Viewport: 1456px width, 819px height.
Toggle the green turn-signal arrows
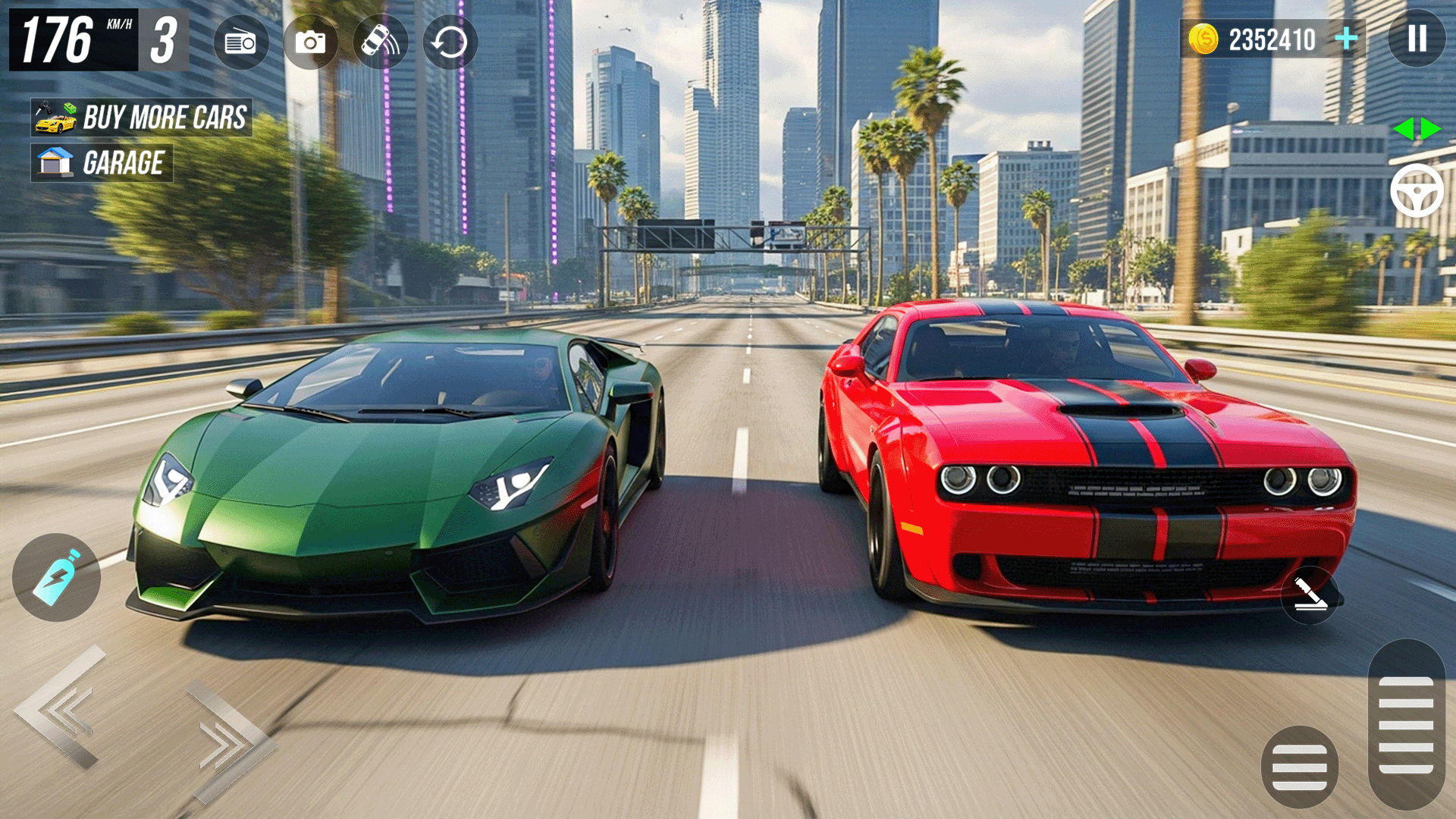[1417, 129]
